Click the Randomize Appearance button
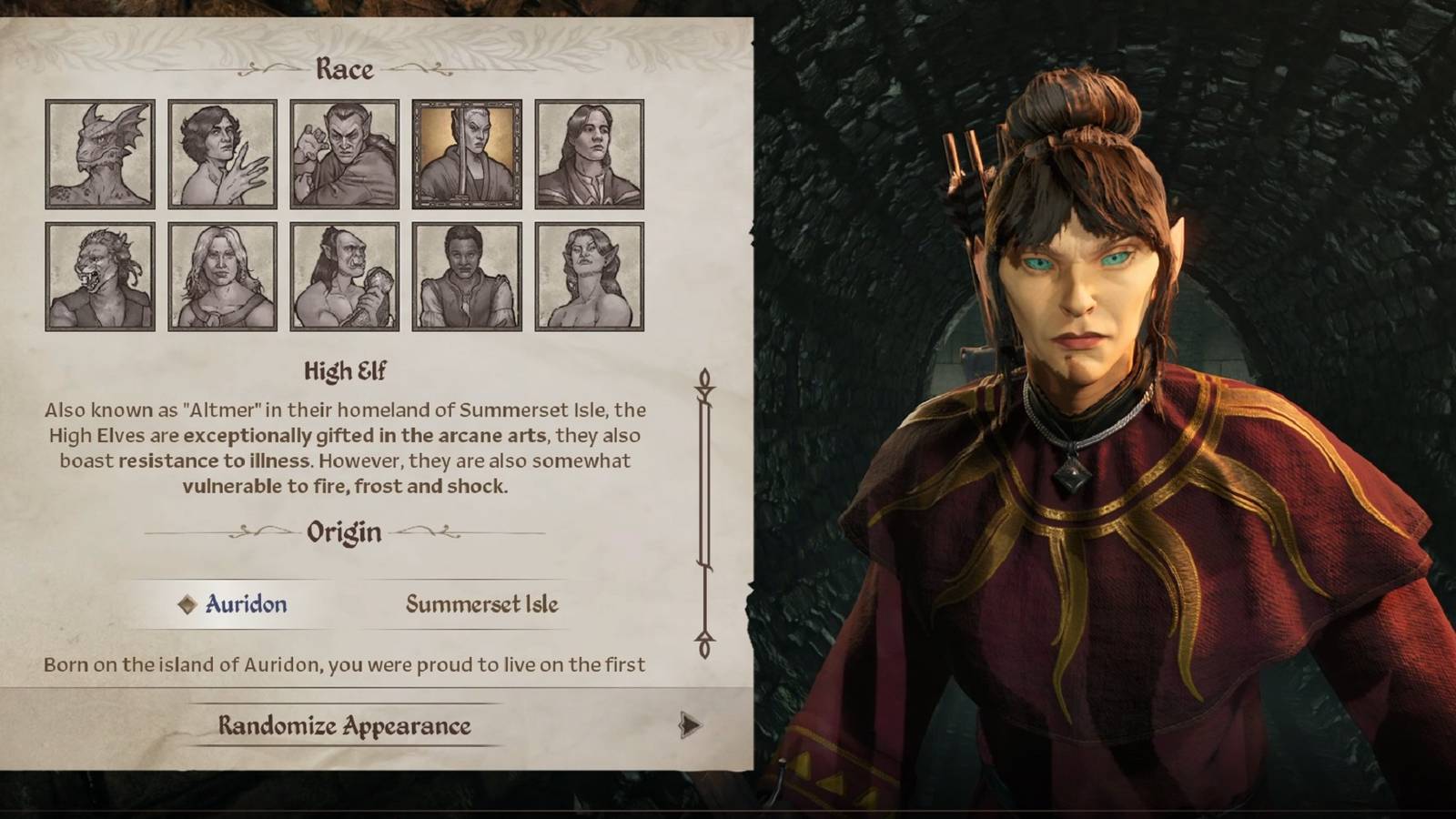1456x819 pixels. [x=344, y=726]
